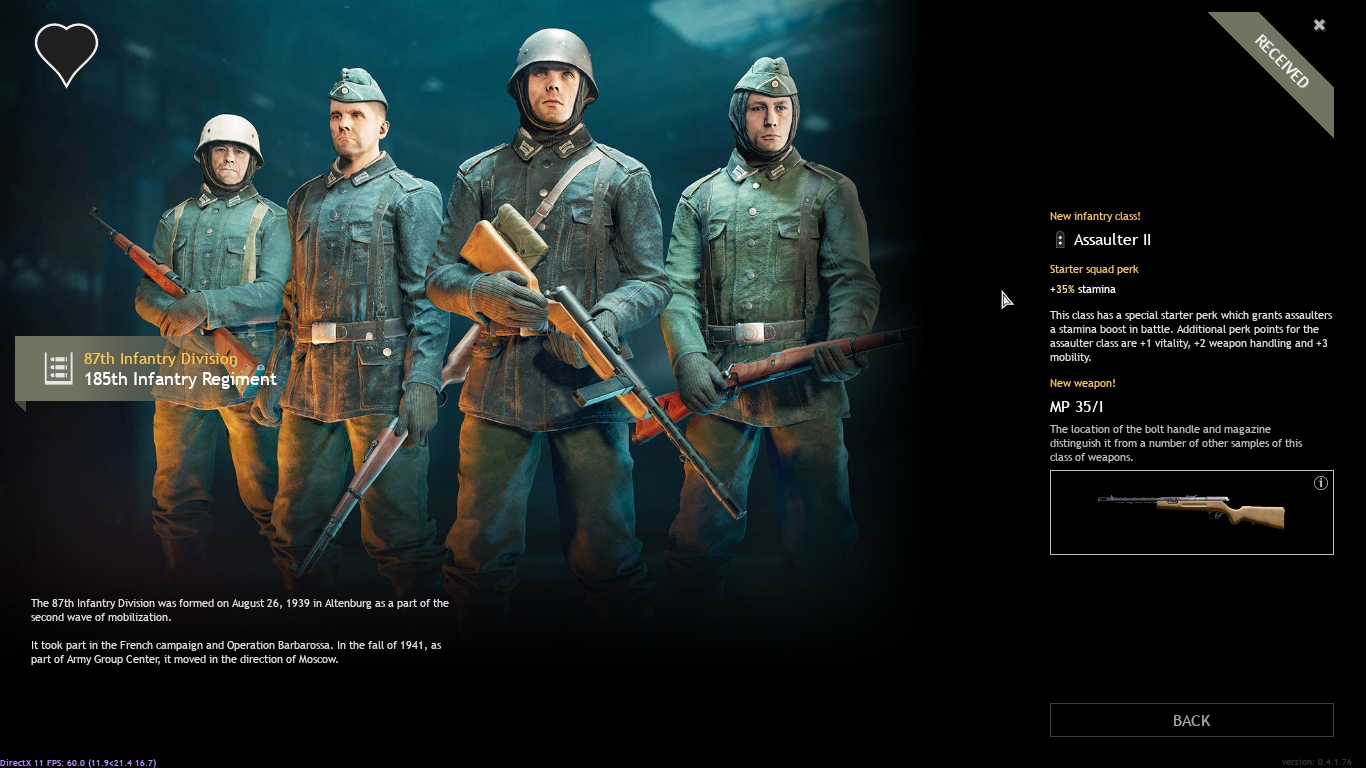The width and height of the screenshot is (1366, 768).
Task: Enable the heart marker for the division
Action: coord(66,54)
